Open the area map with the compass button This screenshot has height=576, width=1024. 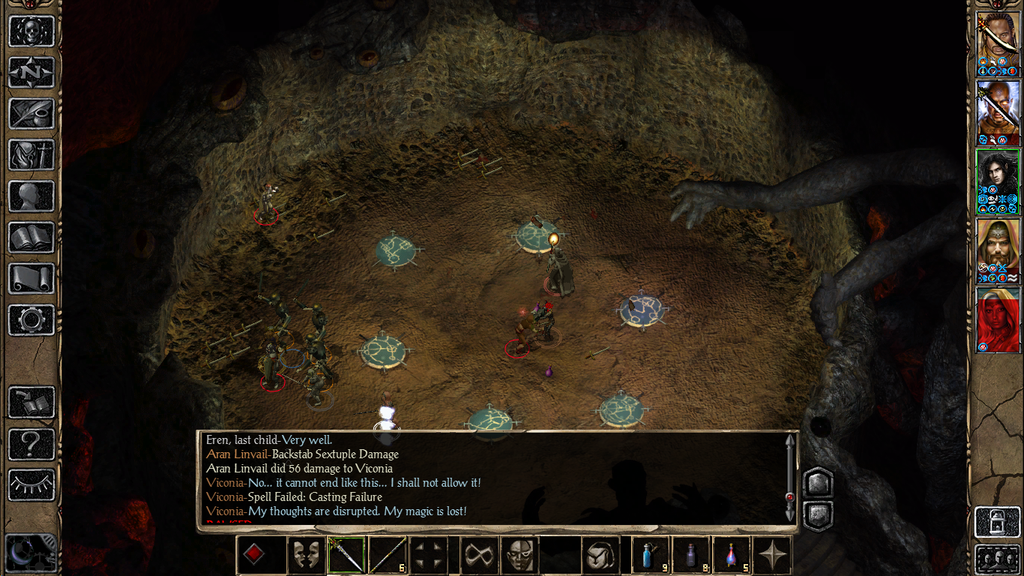31,72
